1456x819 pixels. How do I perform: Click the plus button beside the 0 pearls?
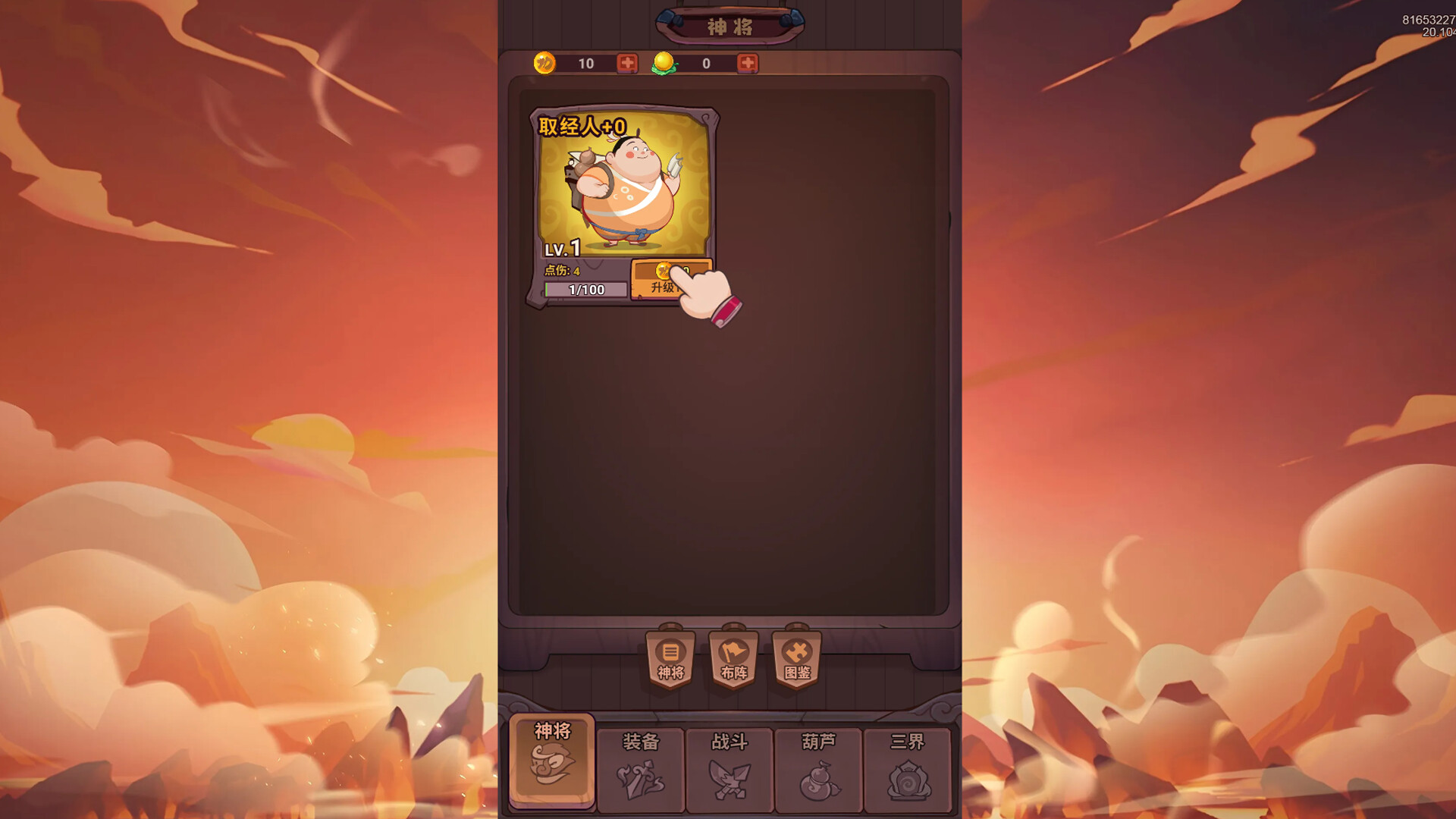748,64
